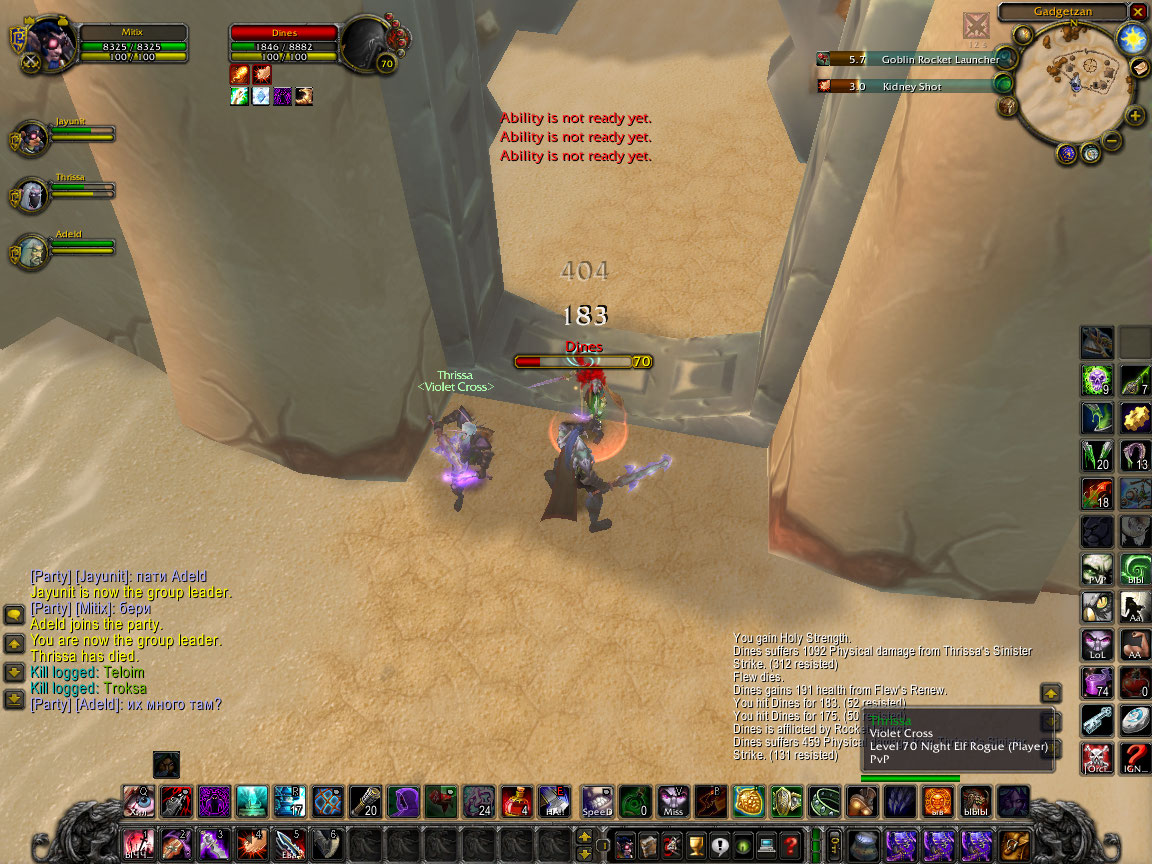
Task: Open the mail envelope icon by minimap
Action: [x=1140, y=67]
